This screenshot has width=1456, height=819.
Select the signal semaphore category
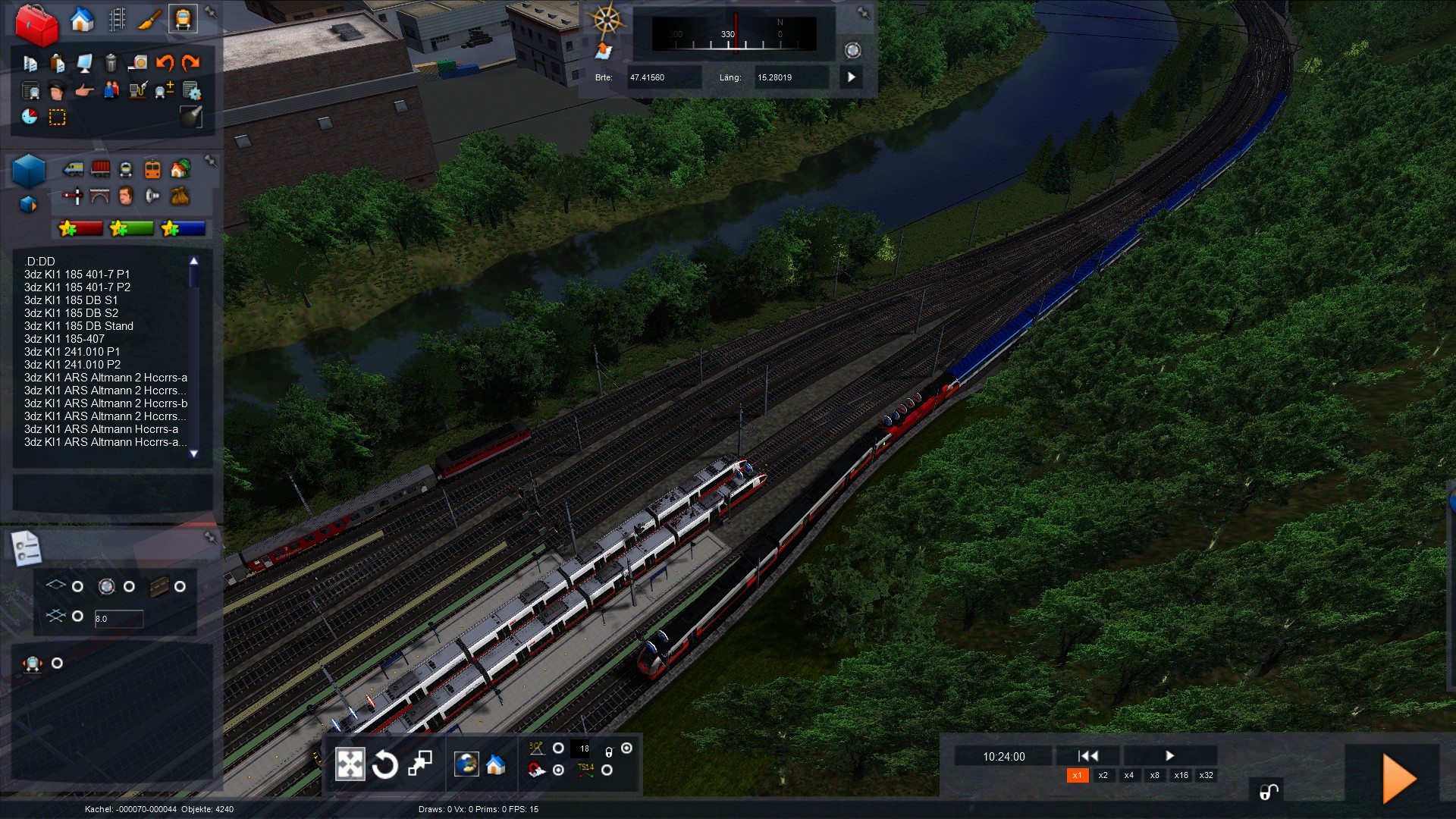click(73, 196)
